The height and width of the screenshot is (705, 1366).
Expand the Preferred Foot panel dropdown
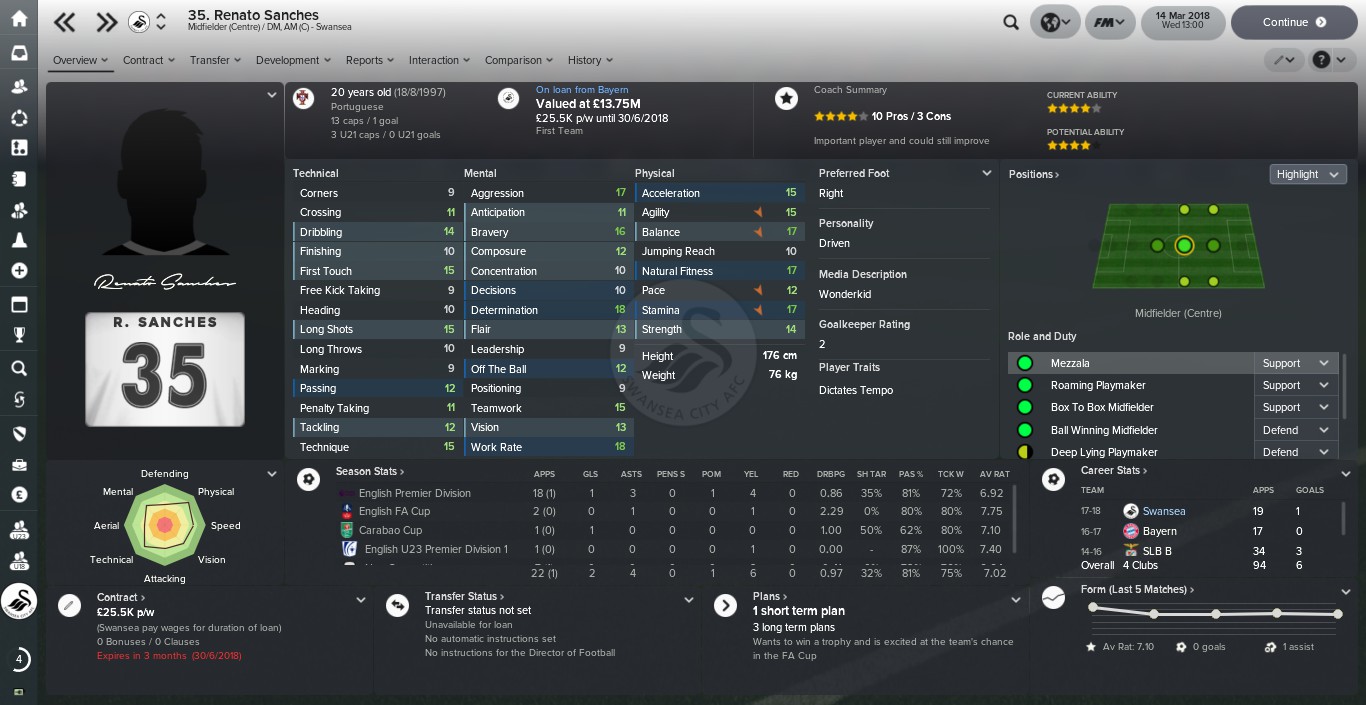(986, 173)
